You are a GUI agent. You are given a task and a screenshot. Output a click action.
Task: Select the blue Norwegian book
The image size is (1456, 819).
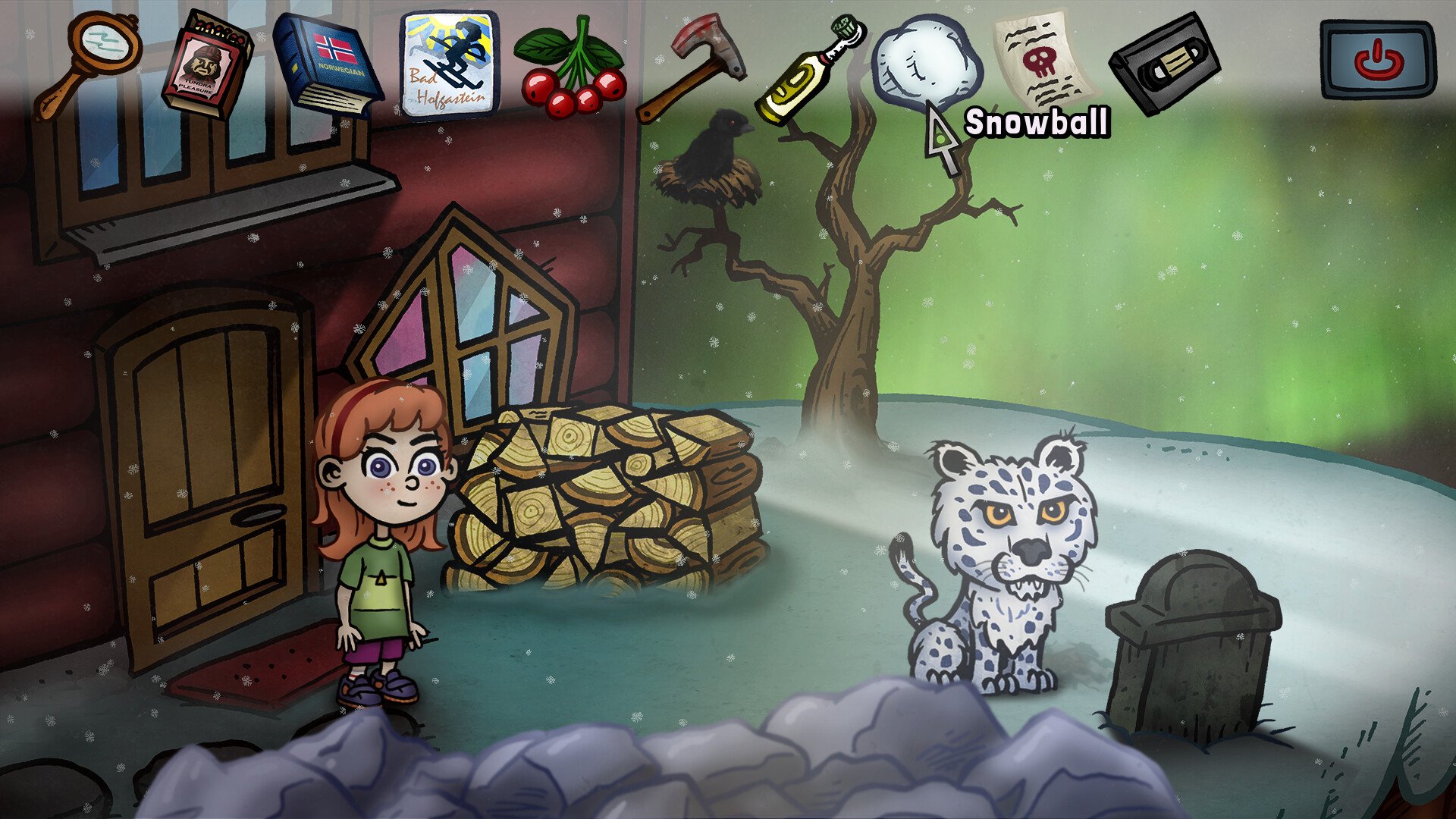click(x=328, y=64)
